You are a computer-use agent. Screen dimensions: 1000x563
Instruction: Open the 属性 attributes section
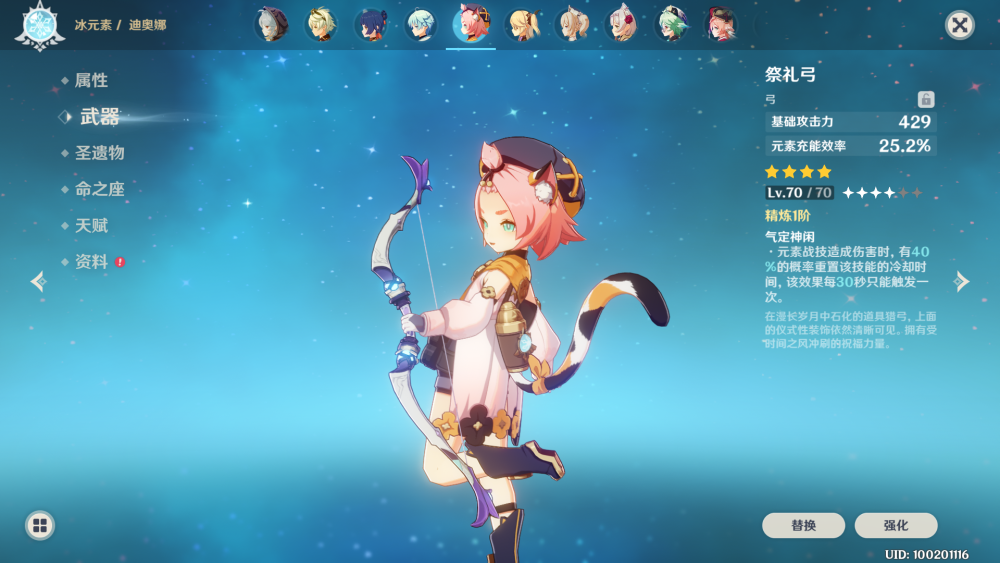91,80
